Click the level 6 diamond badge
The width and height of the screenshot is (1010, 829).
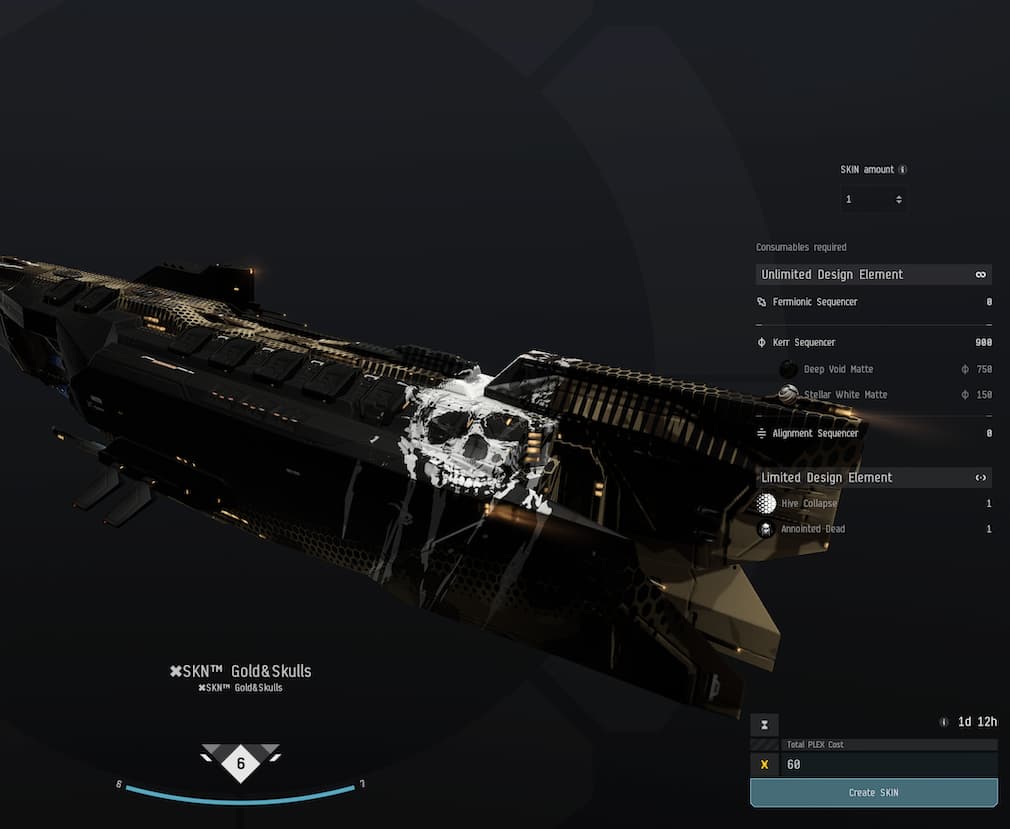click(x=240, y=764)
